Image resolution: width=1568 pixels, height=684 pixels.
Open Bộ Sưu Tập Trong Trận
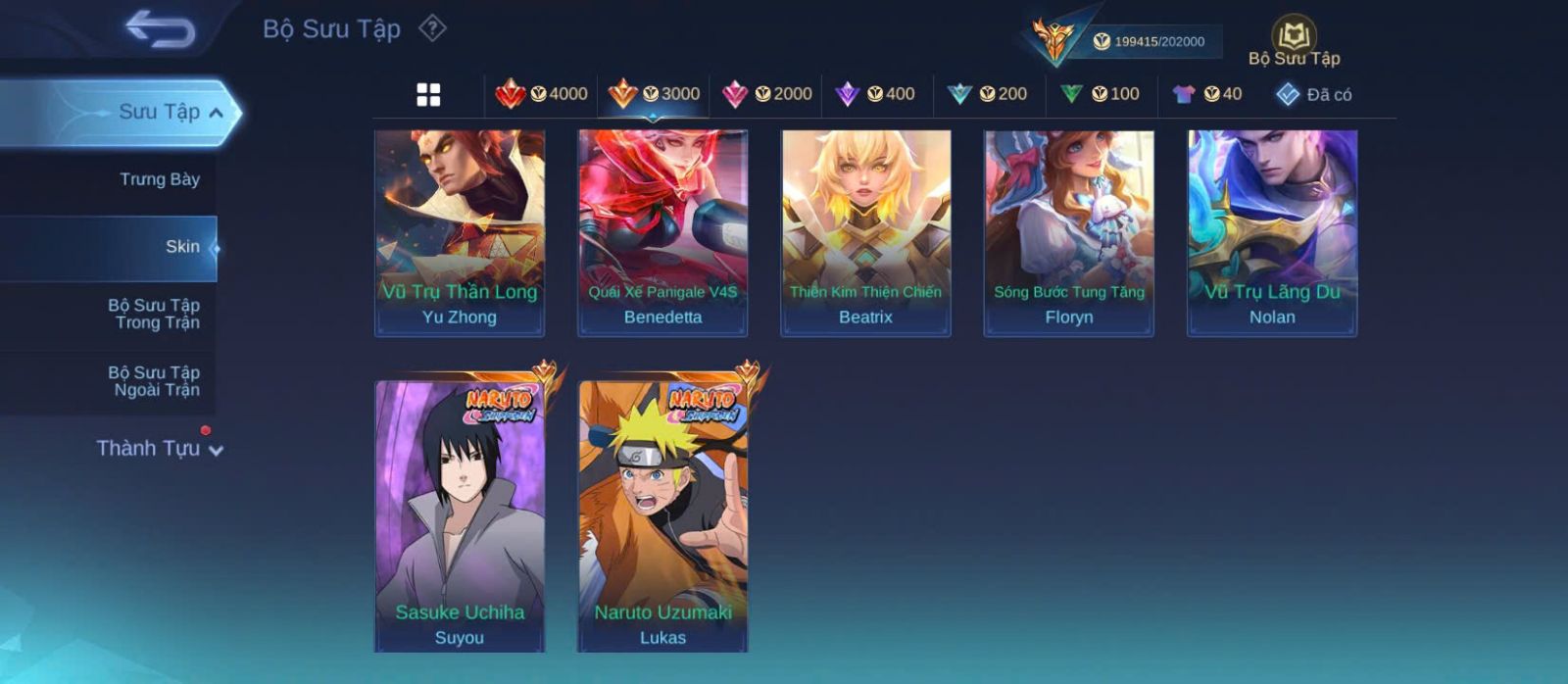pos(154,314)
